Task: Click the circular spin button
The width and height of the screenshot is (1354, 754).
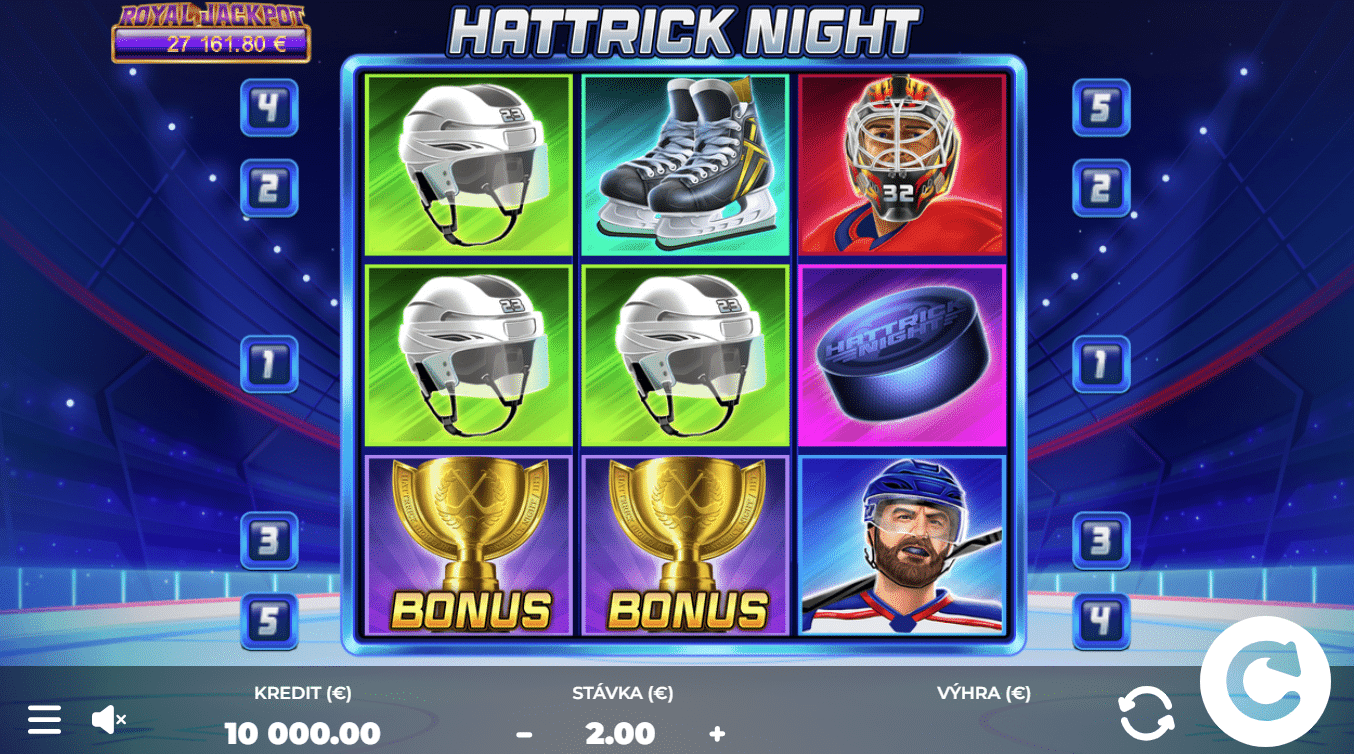Action: tap(1267, 683)
